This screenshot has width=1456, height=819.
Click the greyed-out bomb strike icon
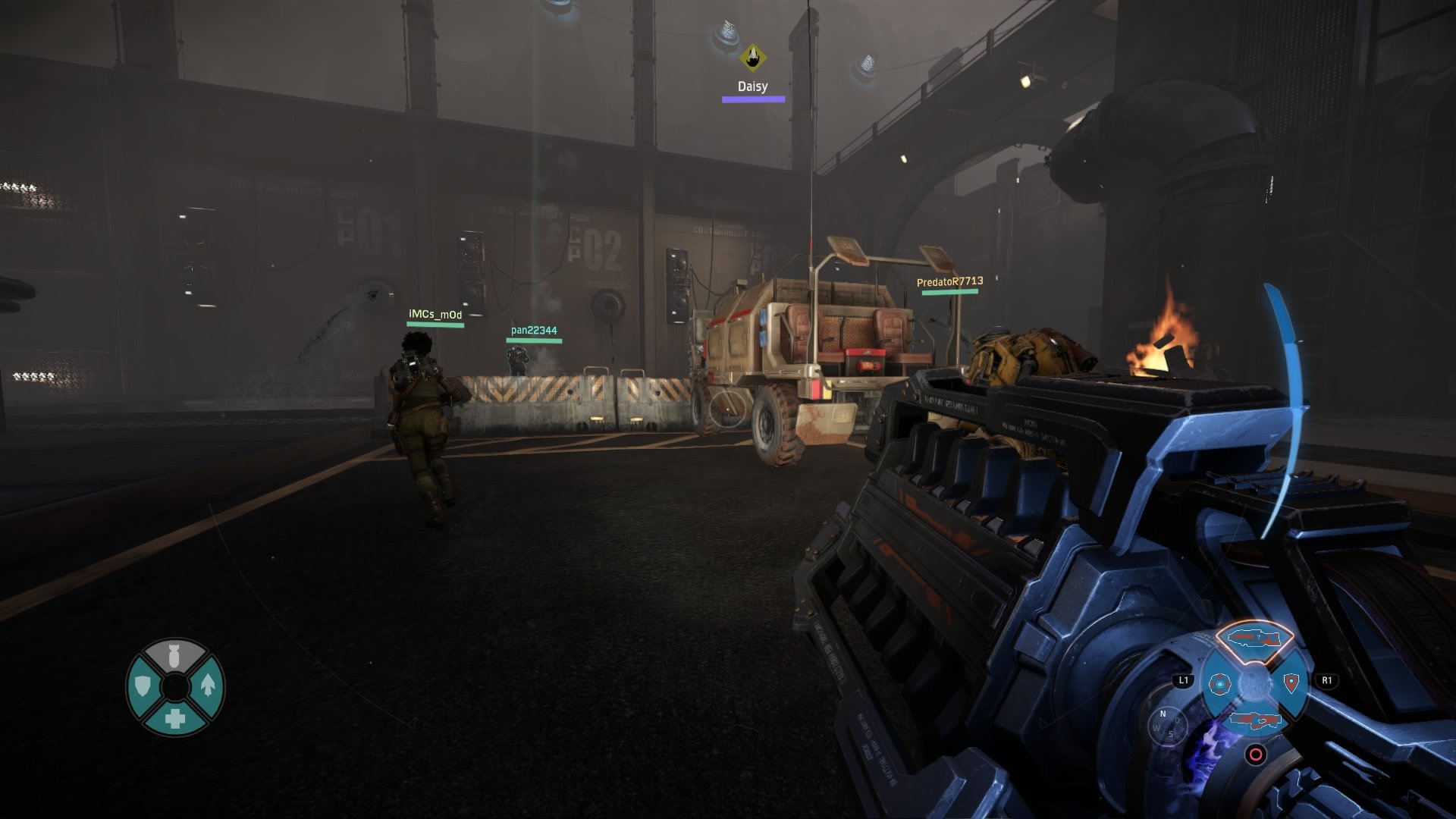(174, 656)
